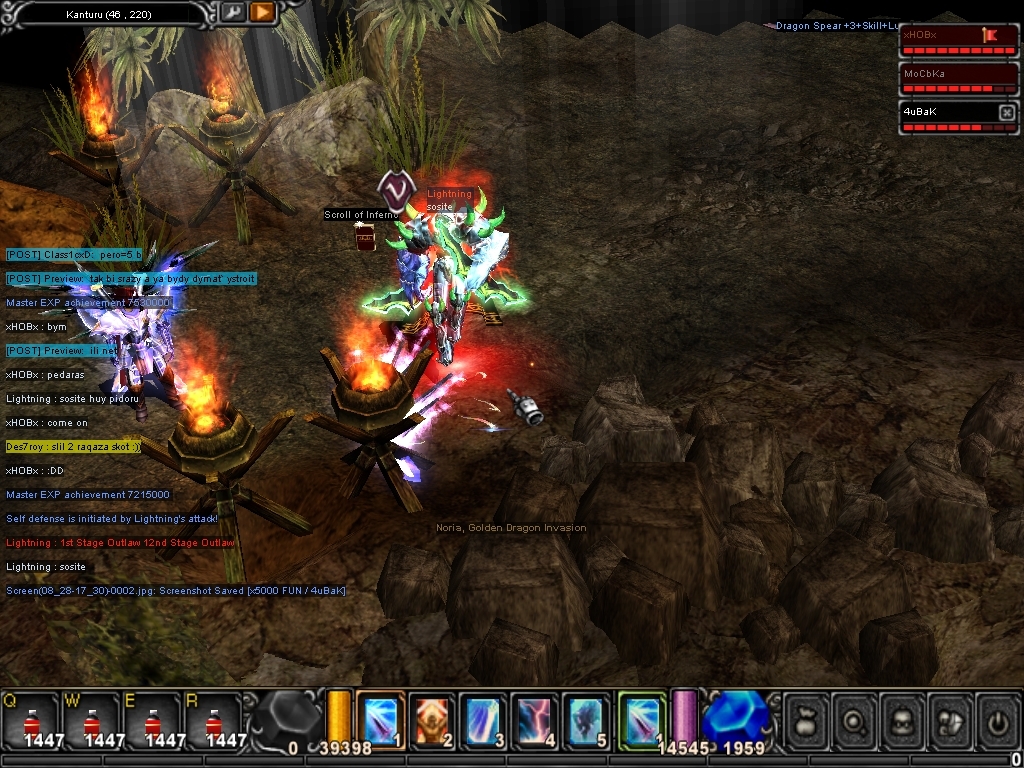This screenshot has width=1024, height=768.
Task: Open settings with the wrench button
Action: (x=233, y=12)
